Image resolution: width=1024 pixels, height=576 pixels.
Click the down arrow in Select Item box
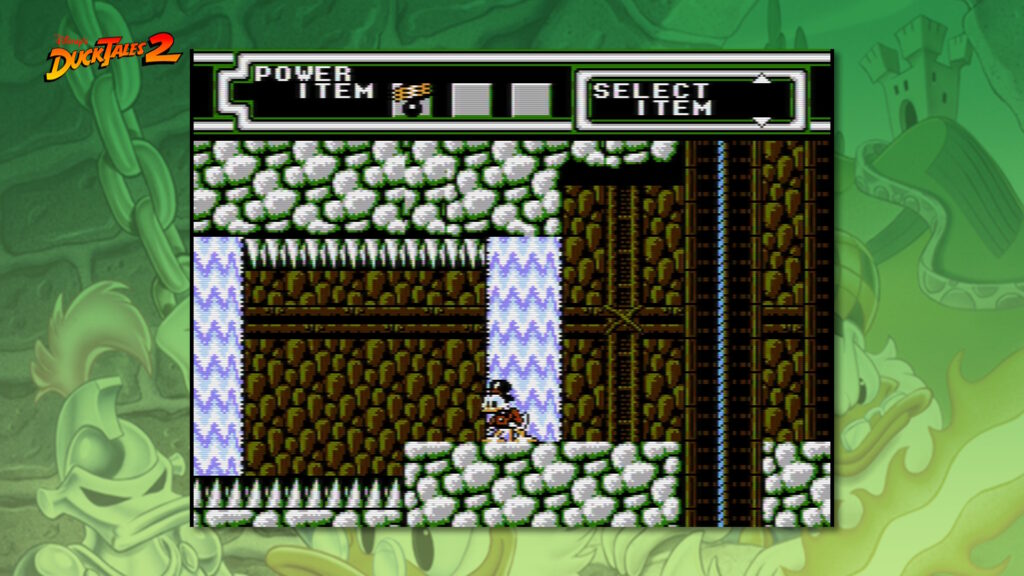pos(762,121)
